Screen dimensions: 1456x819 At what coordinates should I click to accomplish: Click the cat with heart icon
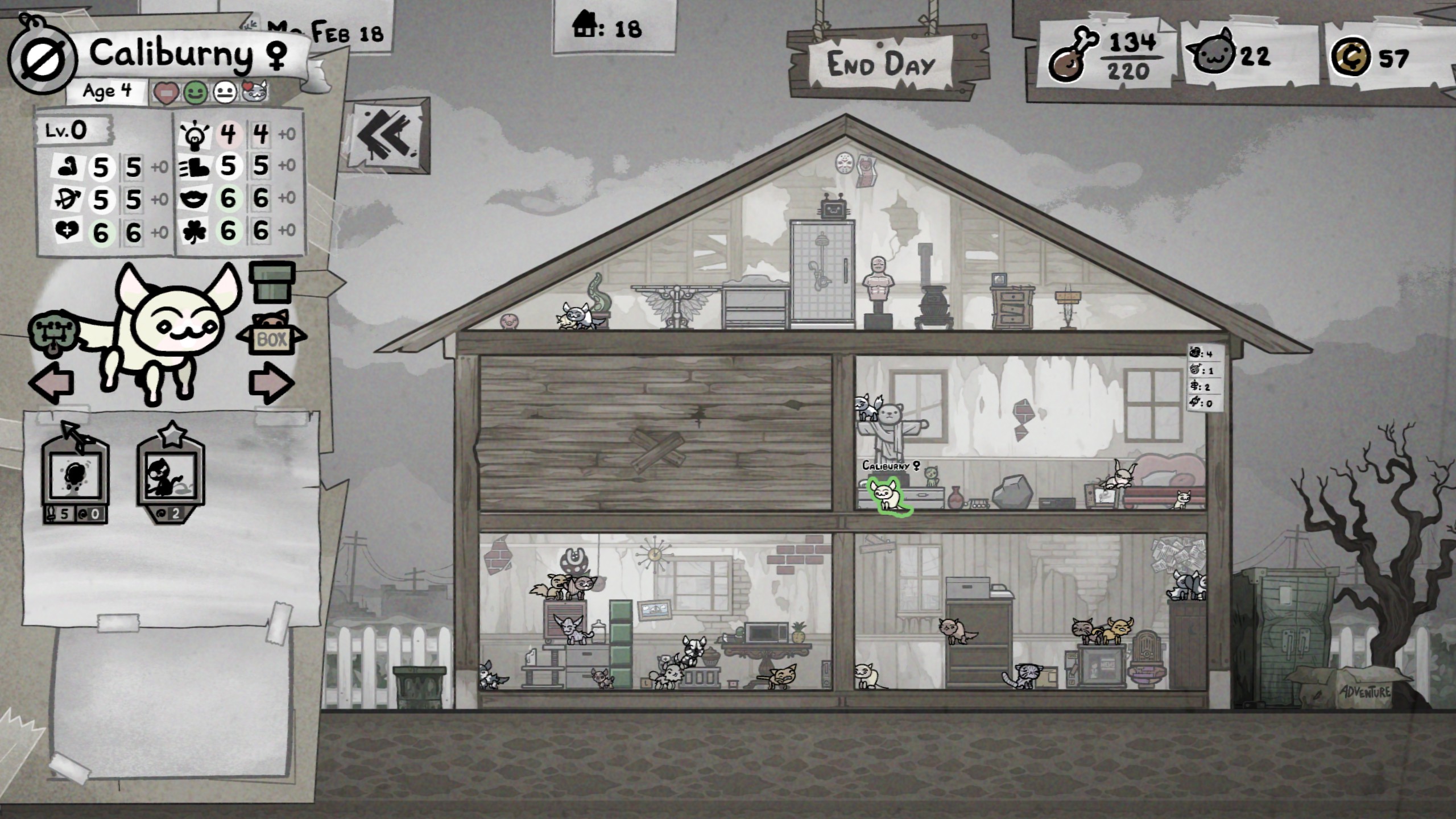click(x=254, y=92)
